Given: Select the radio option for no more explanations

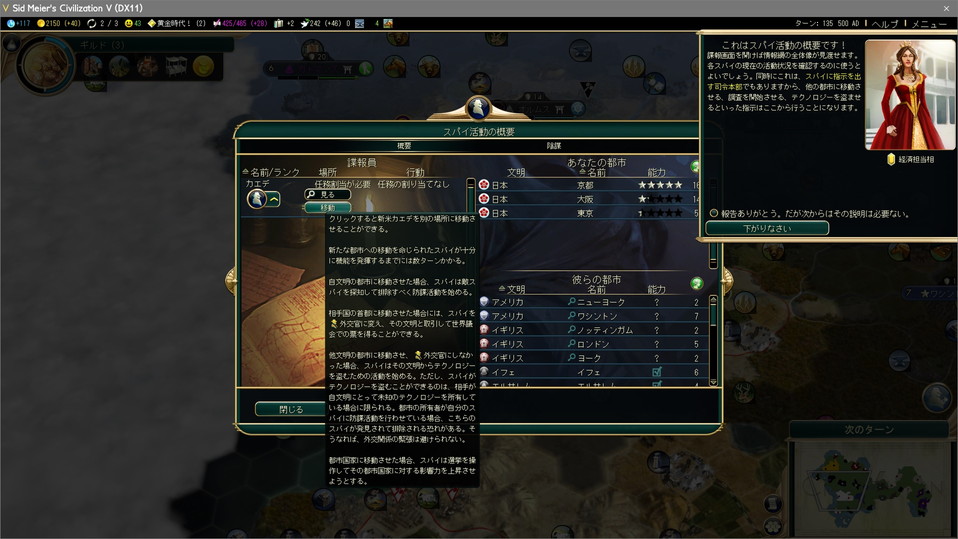Looking at the screenshot, I should (714, 213).
